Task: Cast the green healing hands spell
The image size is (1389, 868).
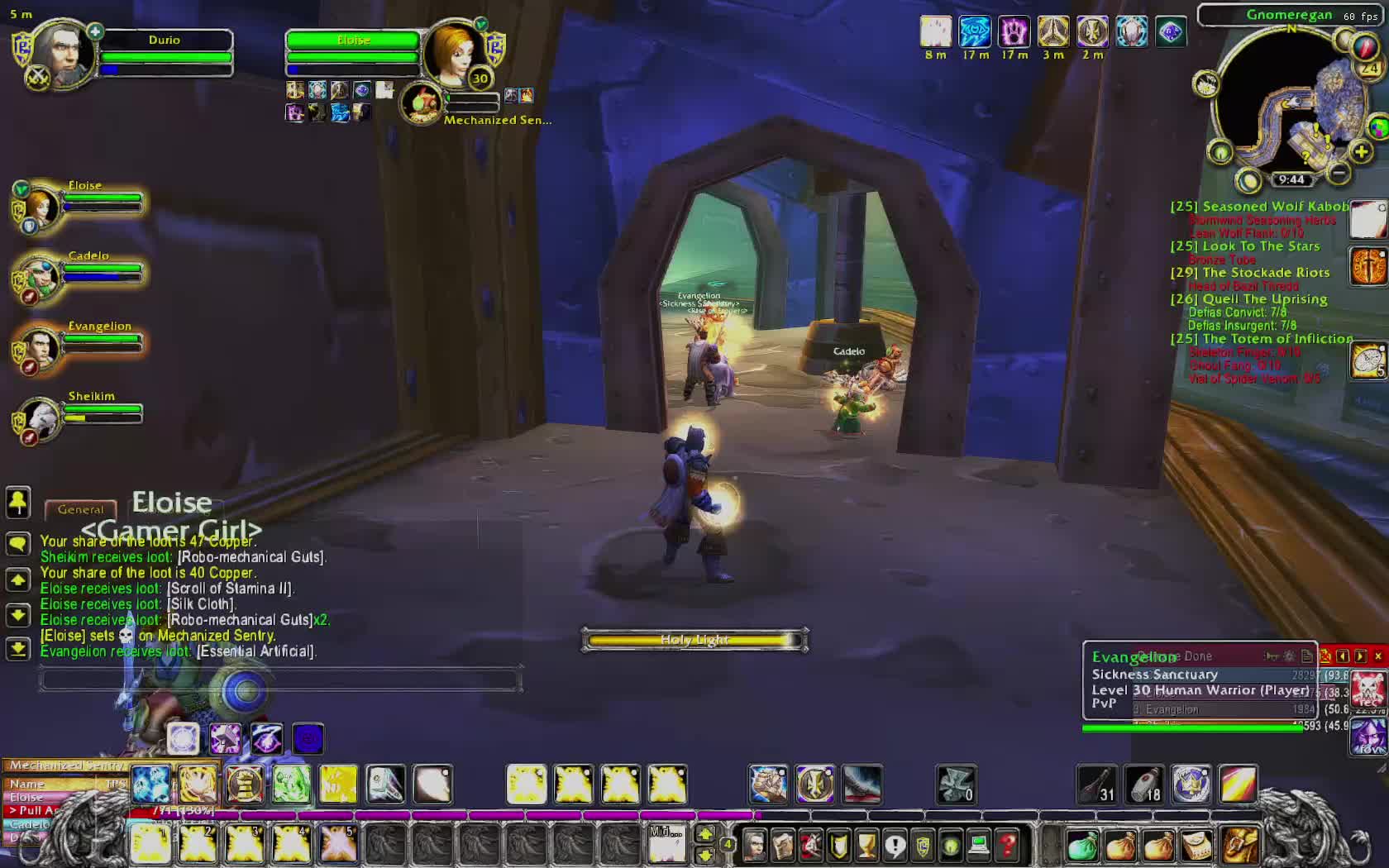Action: pos(292,784)
